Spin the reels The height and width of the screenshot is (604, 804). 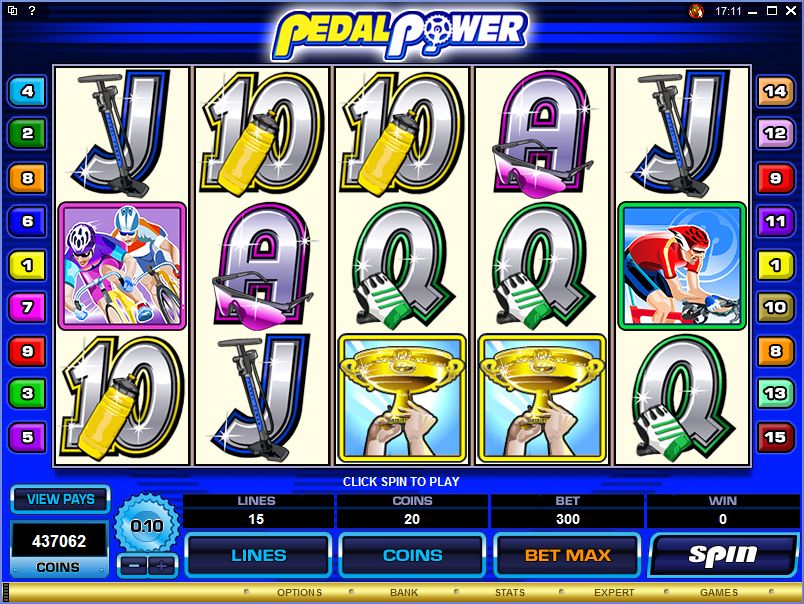(x=721, y=555)
